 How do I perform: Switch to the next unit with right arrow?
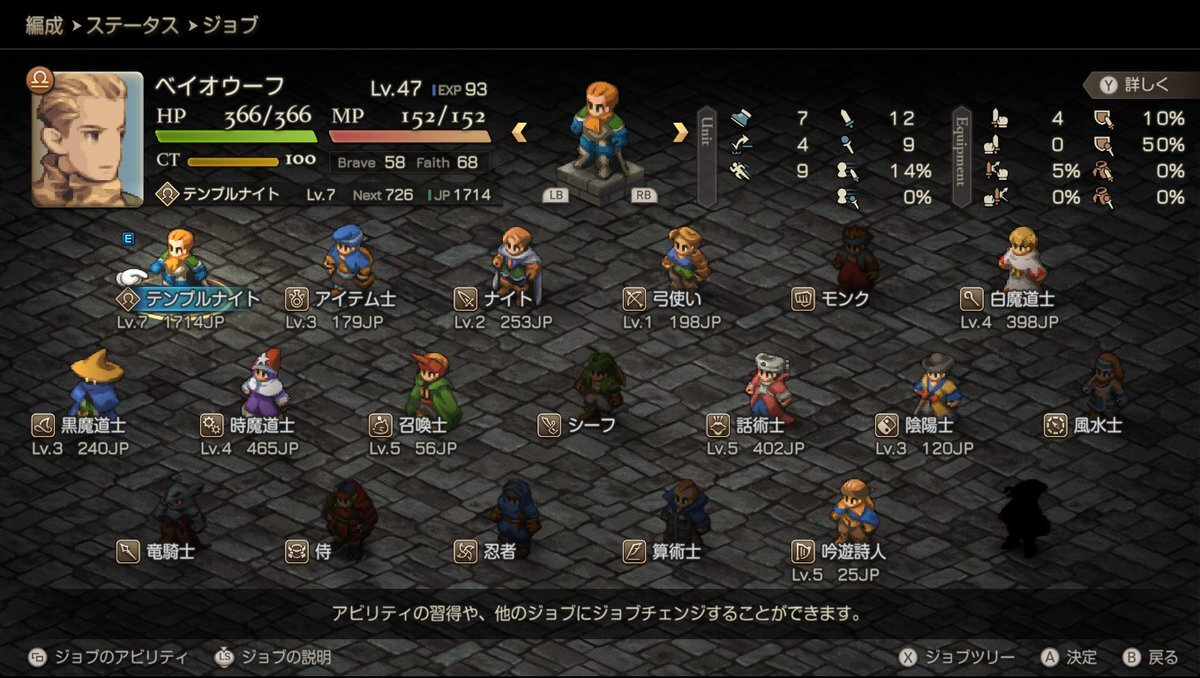coord(680,132)
